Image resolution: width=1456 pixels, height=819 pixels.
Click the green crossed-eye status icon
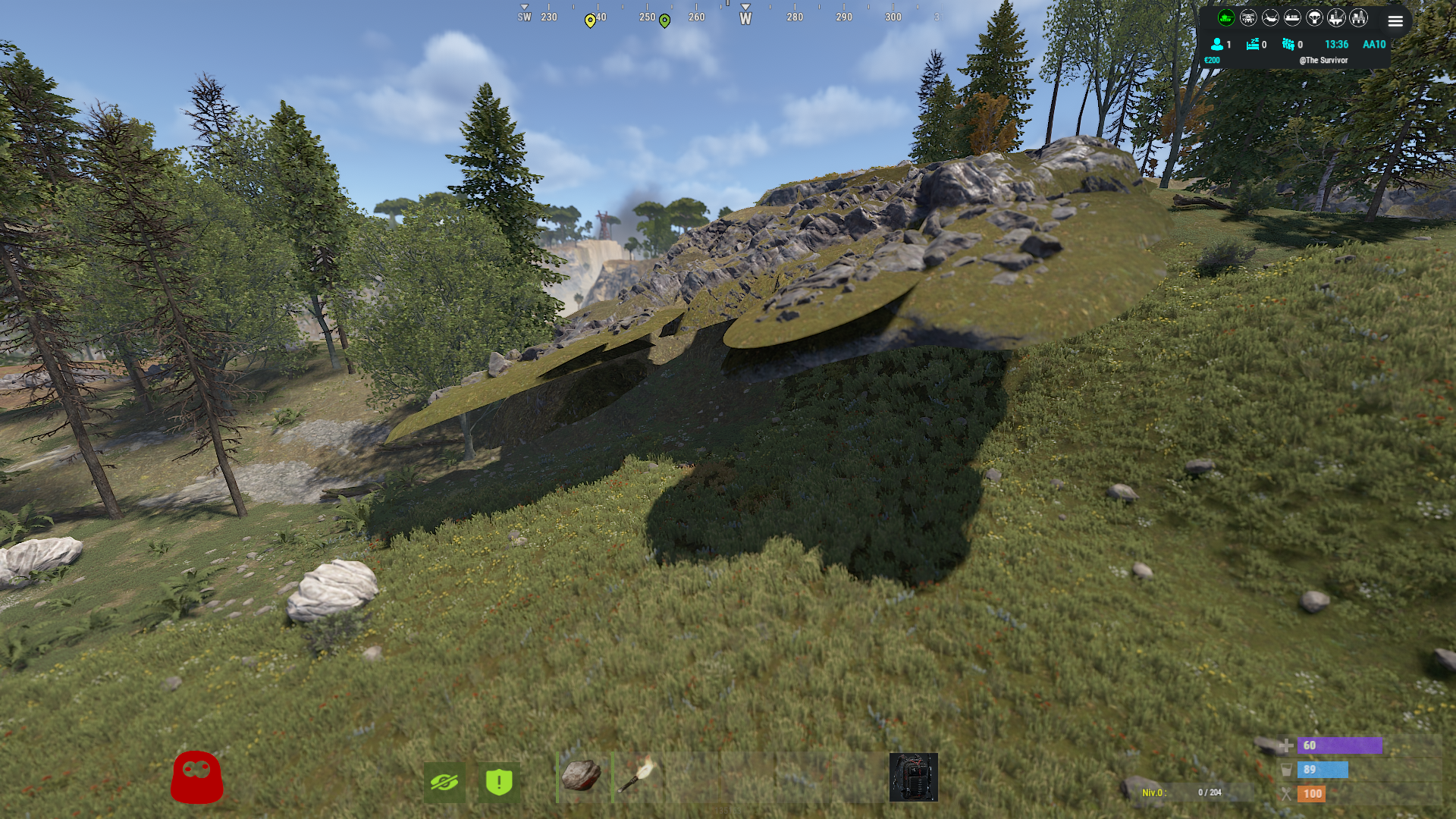pos(444,781)
